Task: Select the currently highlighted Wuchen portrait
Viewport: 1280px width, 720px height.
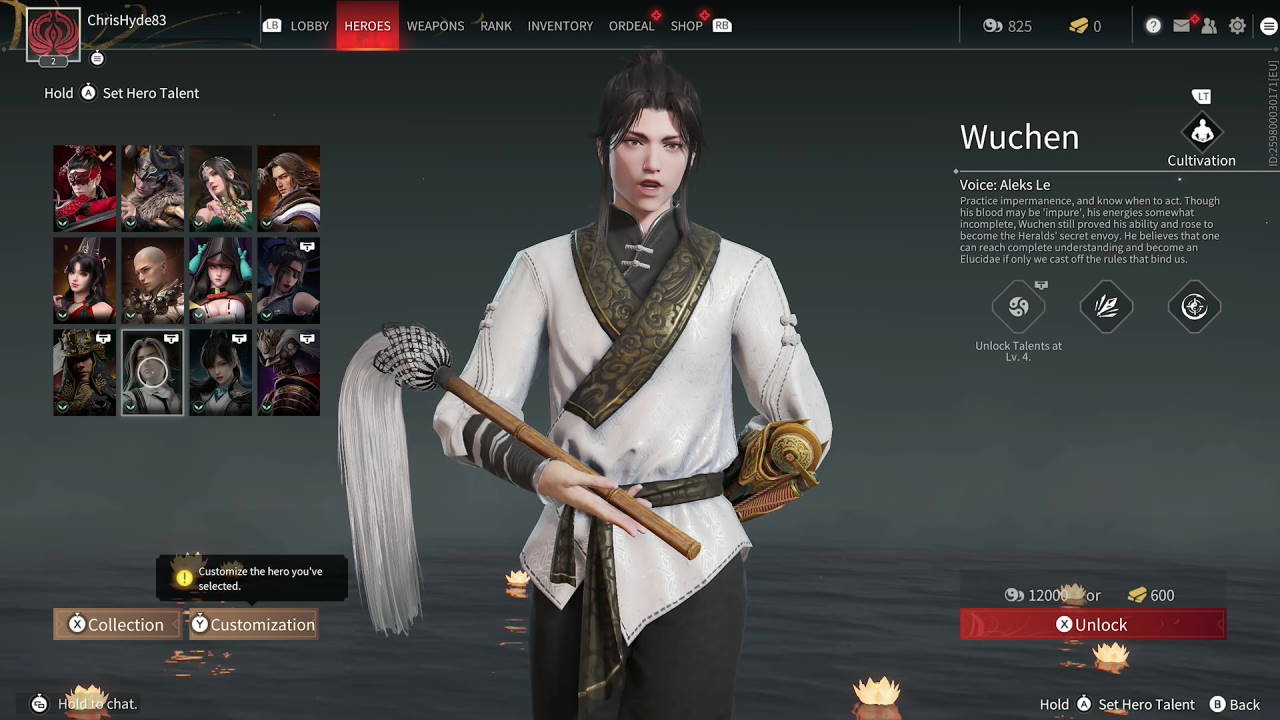Action: (152, 372)
